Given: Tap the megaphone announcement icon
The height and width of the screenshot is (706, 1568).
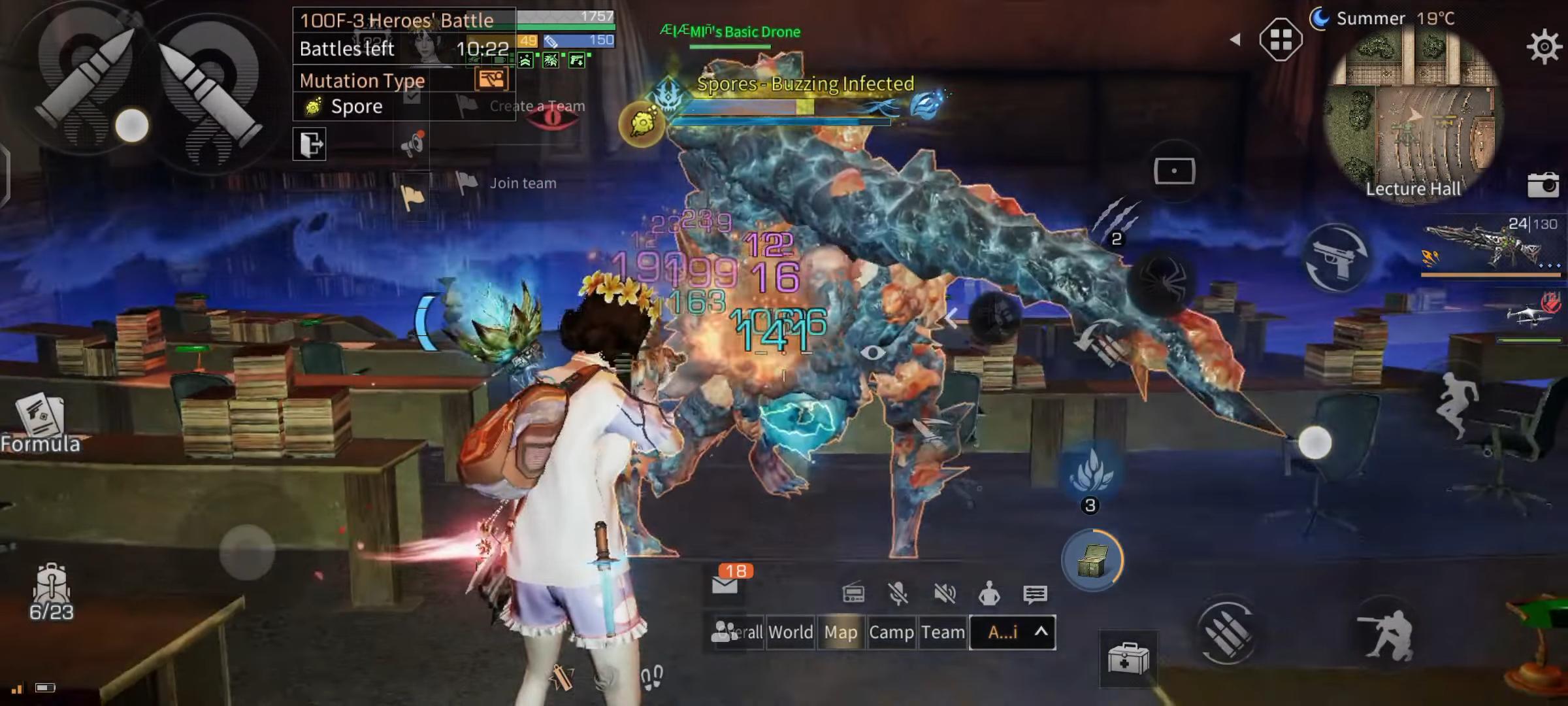Looking at the screenshot, I should [x=412, y=143].
